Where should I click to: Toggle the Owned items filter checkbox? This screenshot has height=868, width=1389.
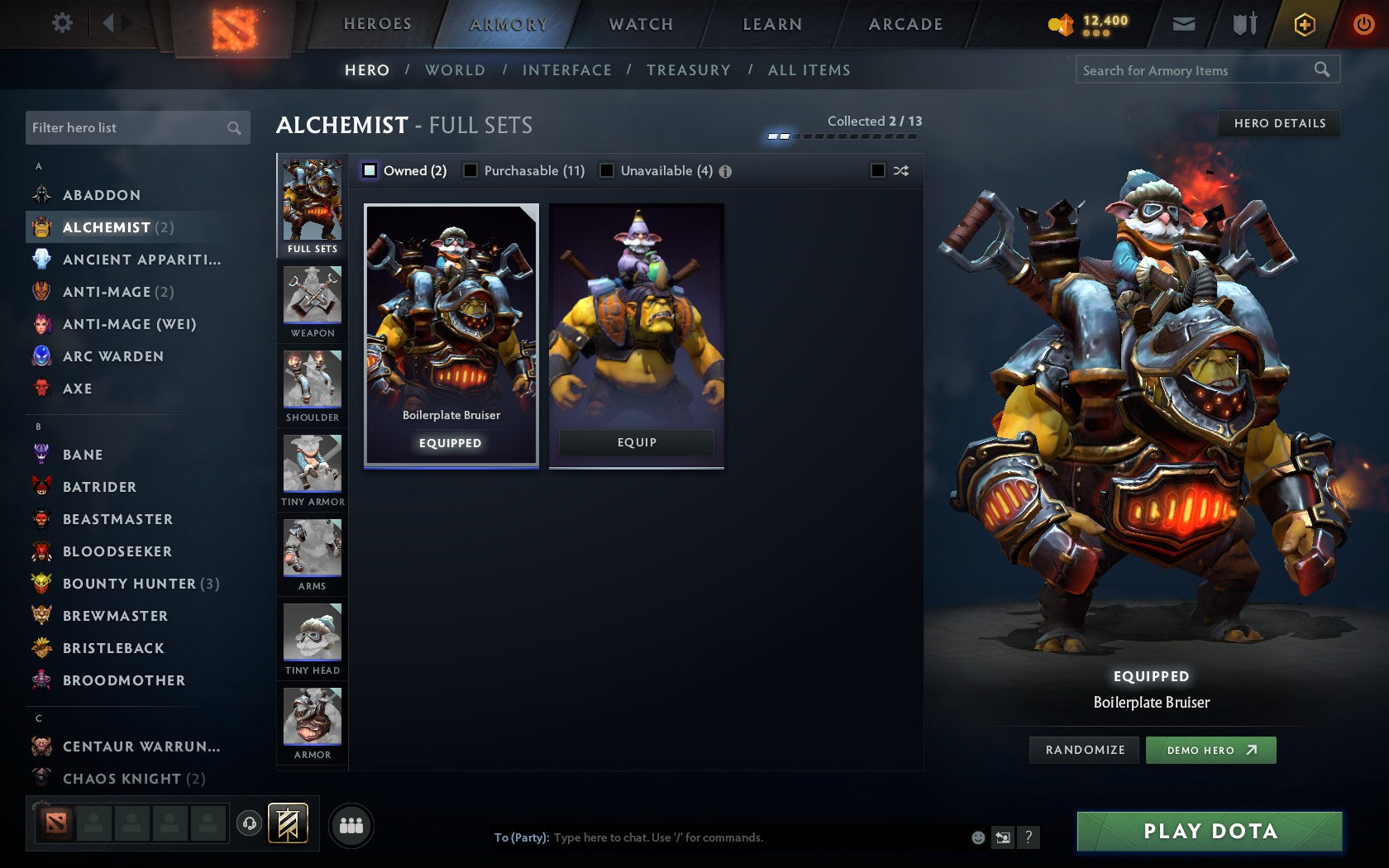tap(368, 170)
